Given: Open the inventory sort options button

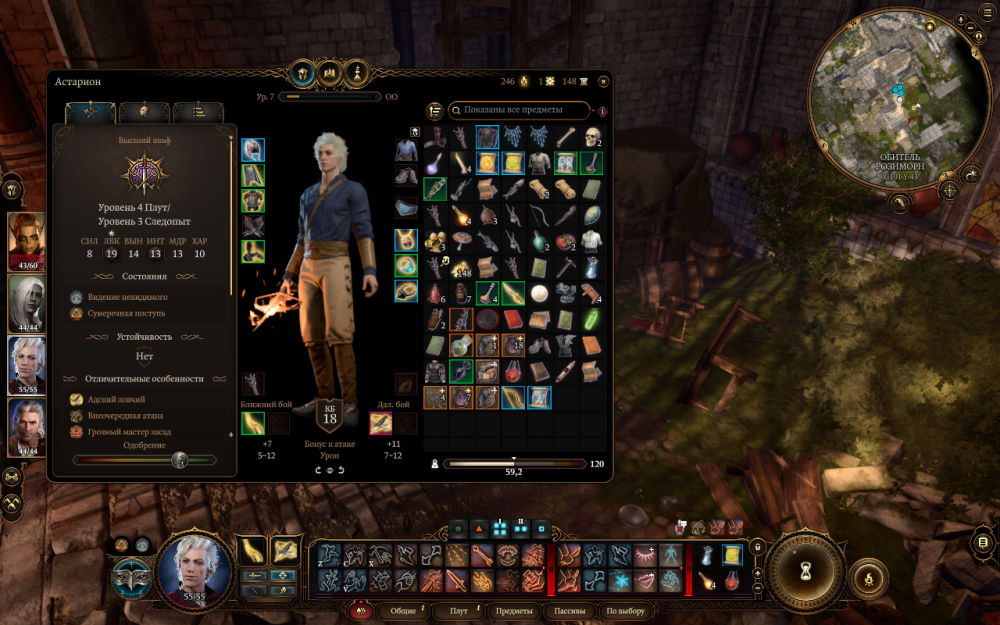Looking at the screenshot, I should point(435,110).
